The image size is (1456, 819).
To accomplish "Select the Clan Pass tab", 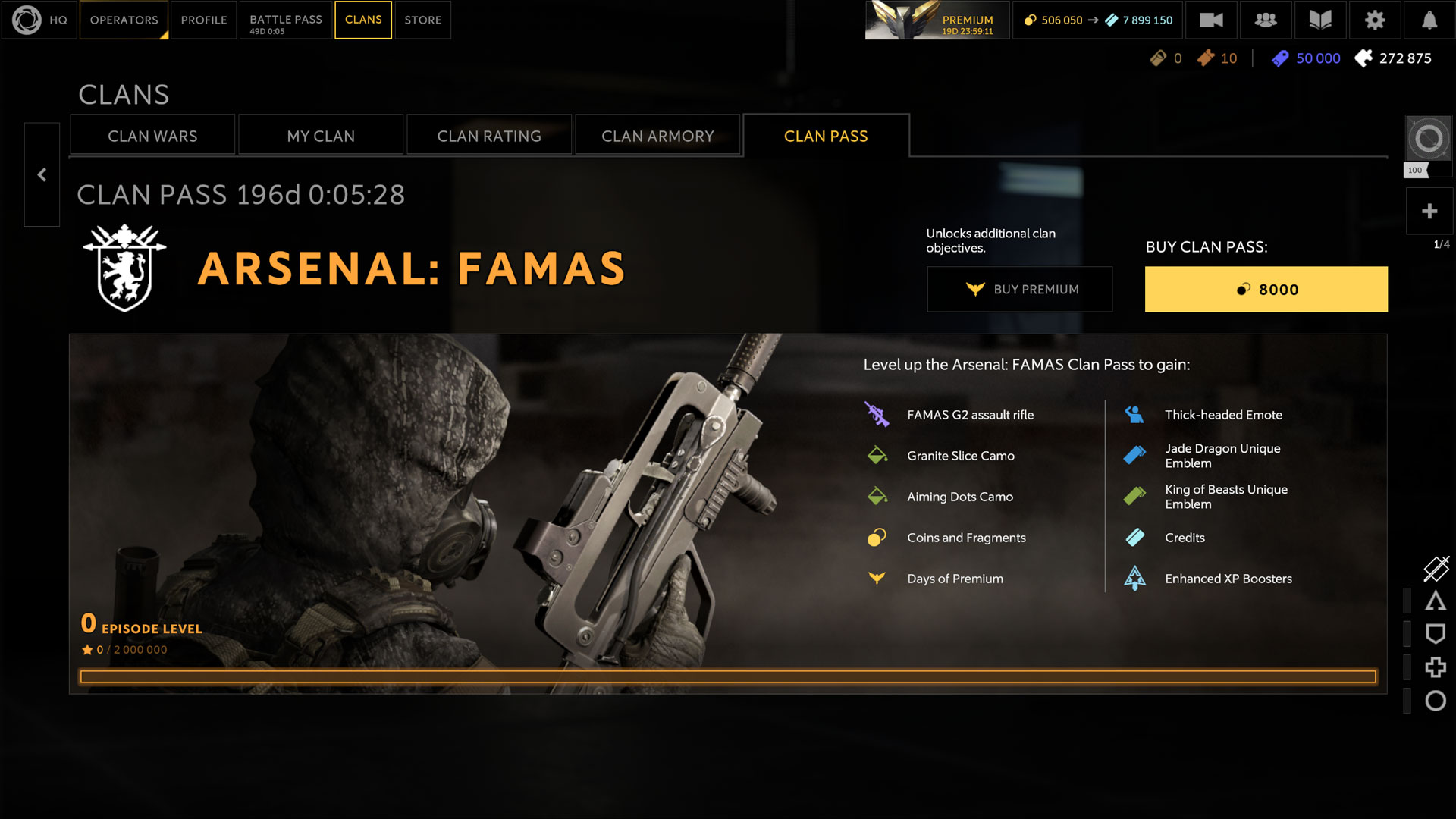I will tap(826, 136).
